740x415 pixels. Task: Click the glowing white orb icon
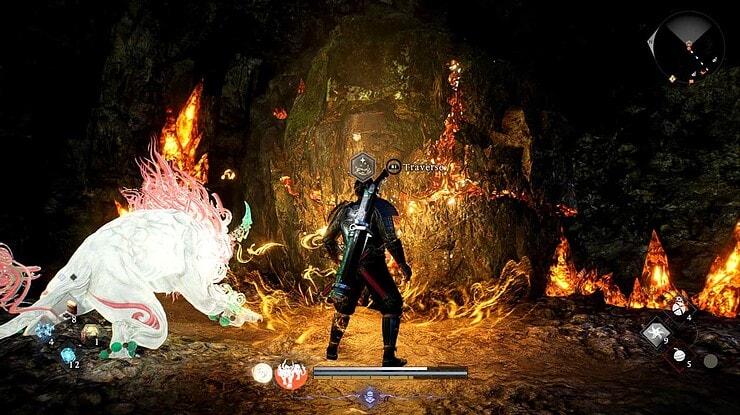tap(261, 373)
